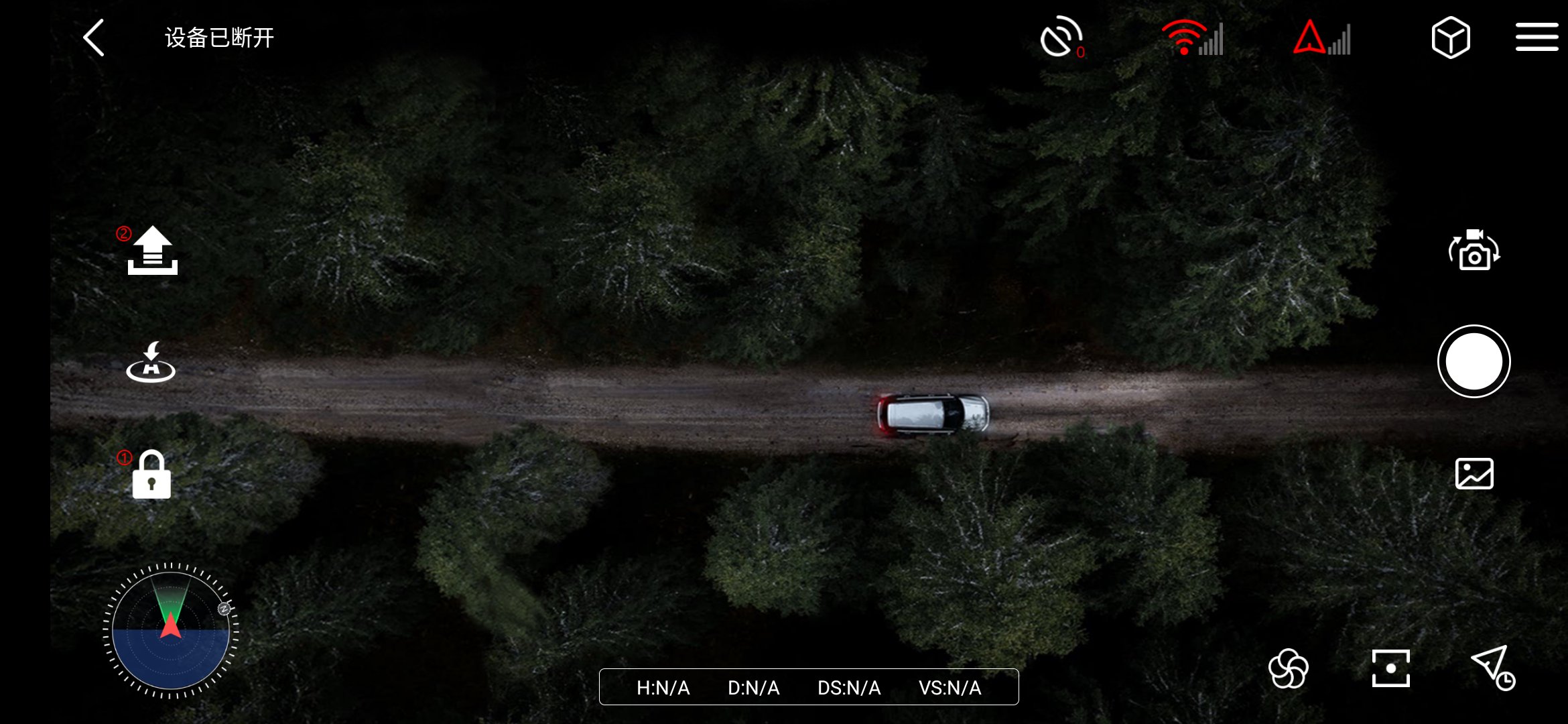Tap the satellite GPS status icon
This screenshot has width=1568, height=724.
pos(1061,38)
